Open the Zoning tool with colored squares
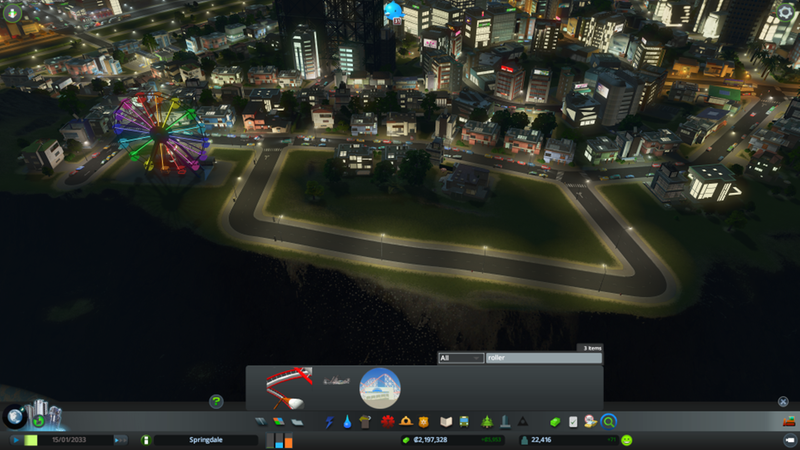The width and height of the screenshot is (800, 450). pyautogui.click(x=276, y=422)
